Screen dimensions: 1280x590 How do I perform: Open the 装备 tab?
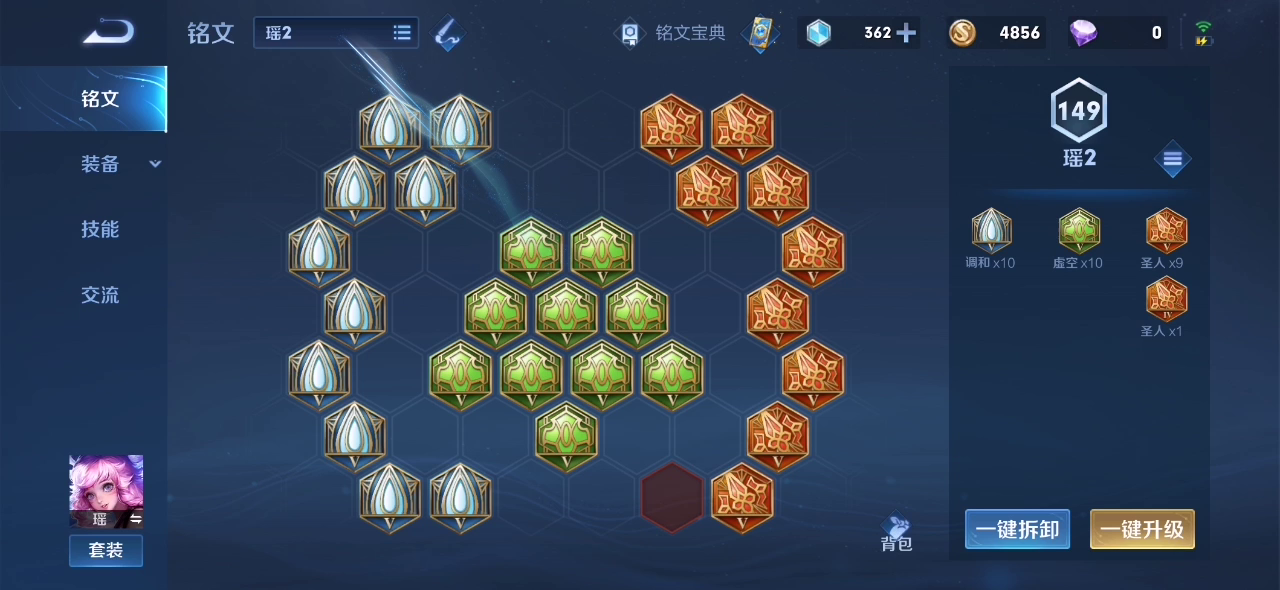(x=100, y=164)
